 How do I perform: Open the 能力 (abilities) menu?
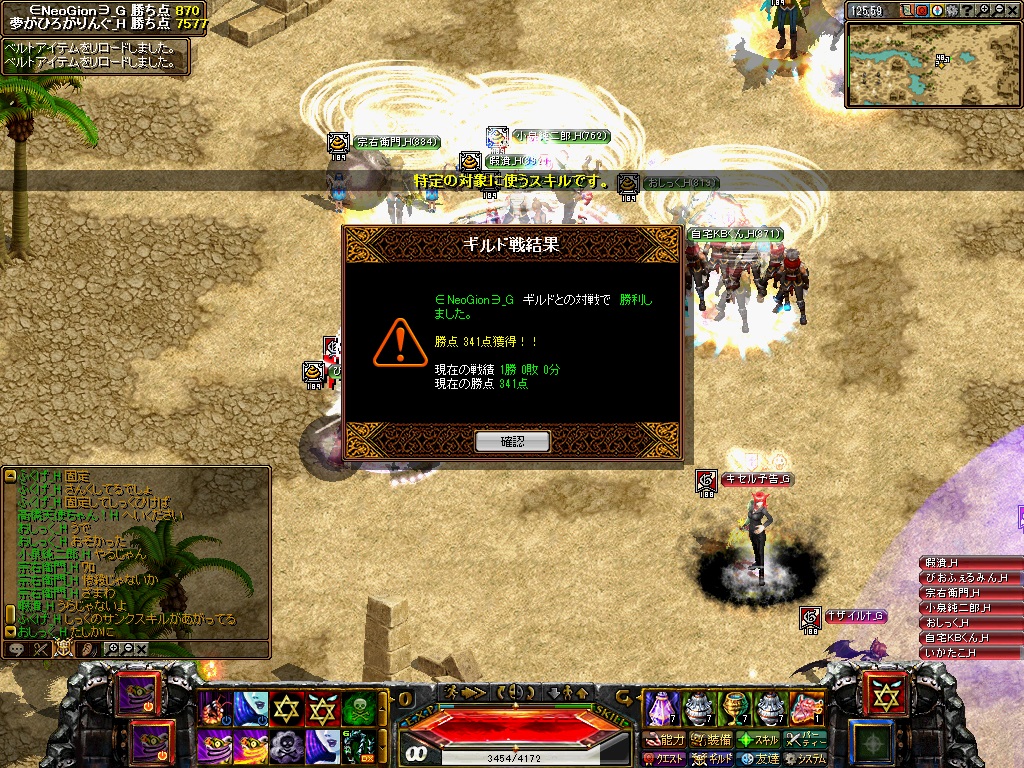point(664,740)
